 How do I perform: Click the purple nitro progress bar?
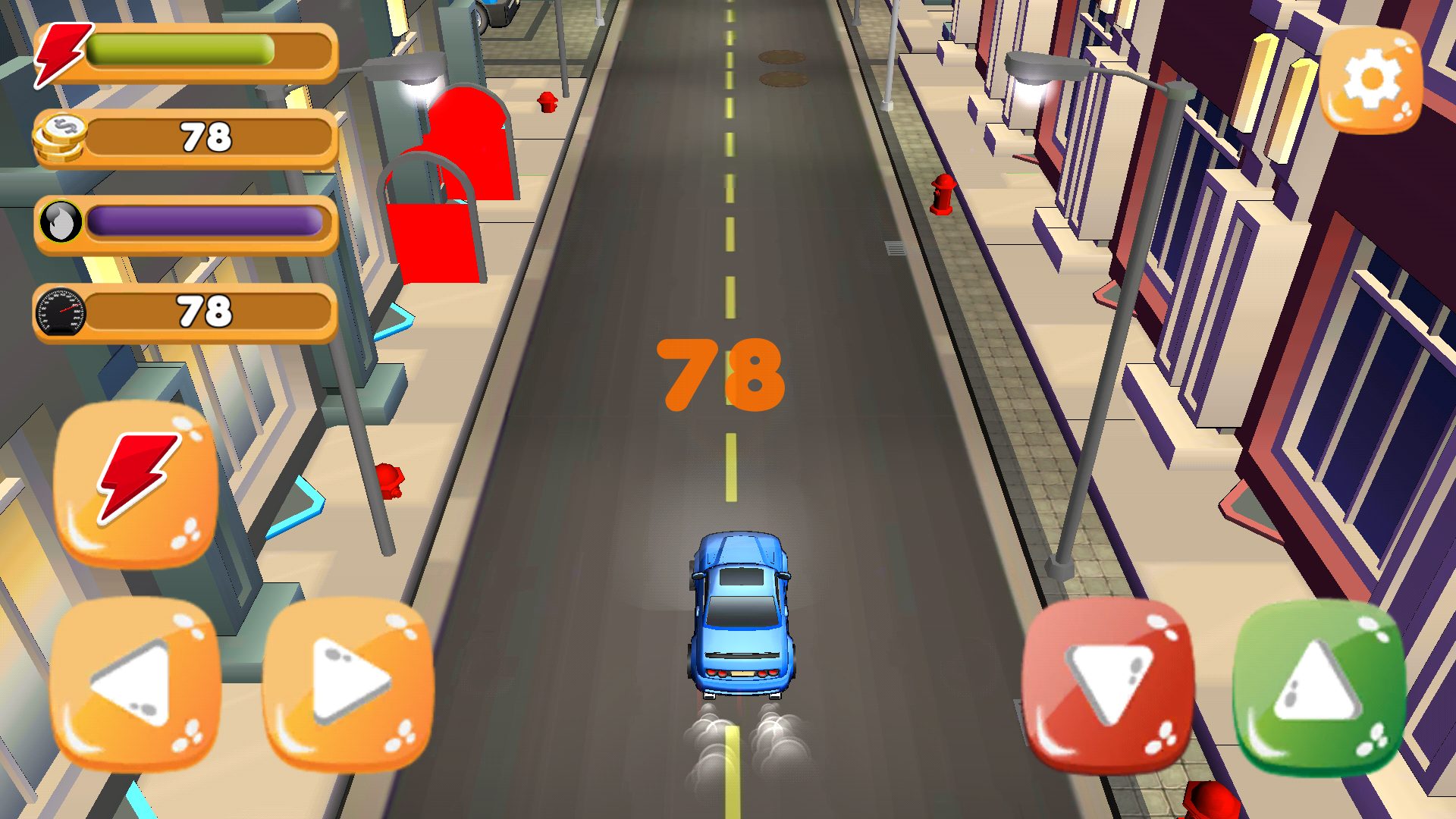click(205, 222)
